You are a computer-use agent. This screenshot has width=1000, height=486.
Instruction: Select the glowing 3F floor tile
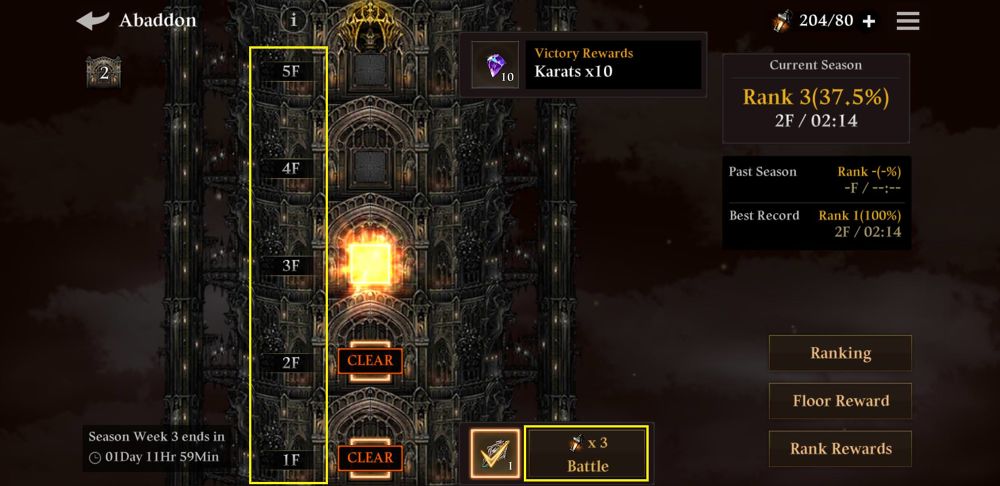click(x=370, y=264)
